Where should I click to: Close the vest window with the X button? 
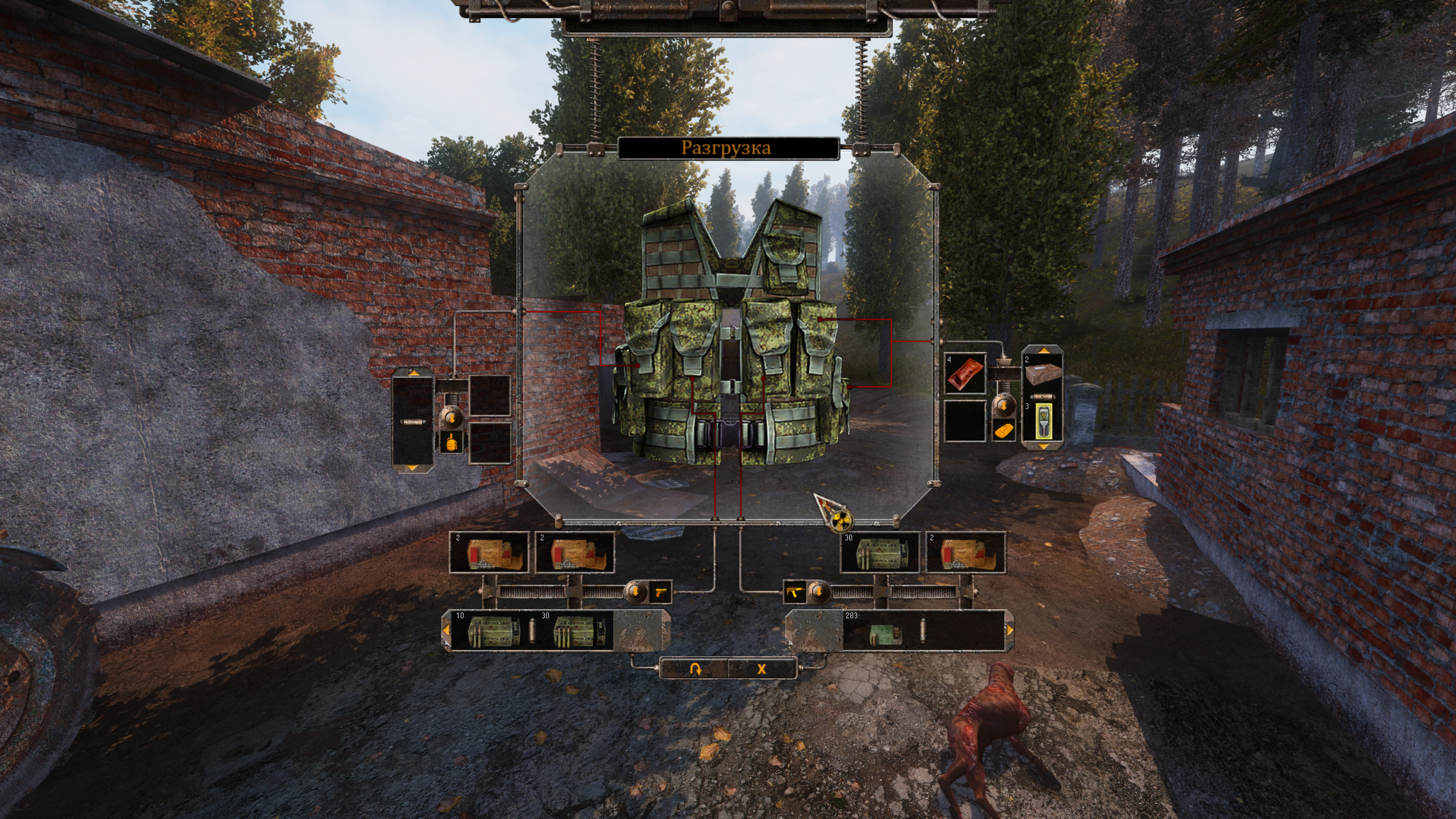762,669
